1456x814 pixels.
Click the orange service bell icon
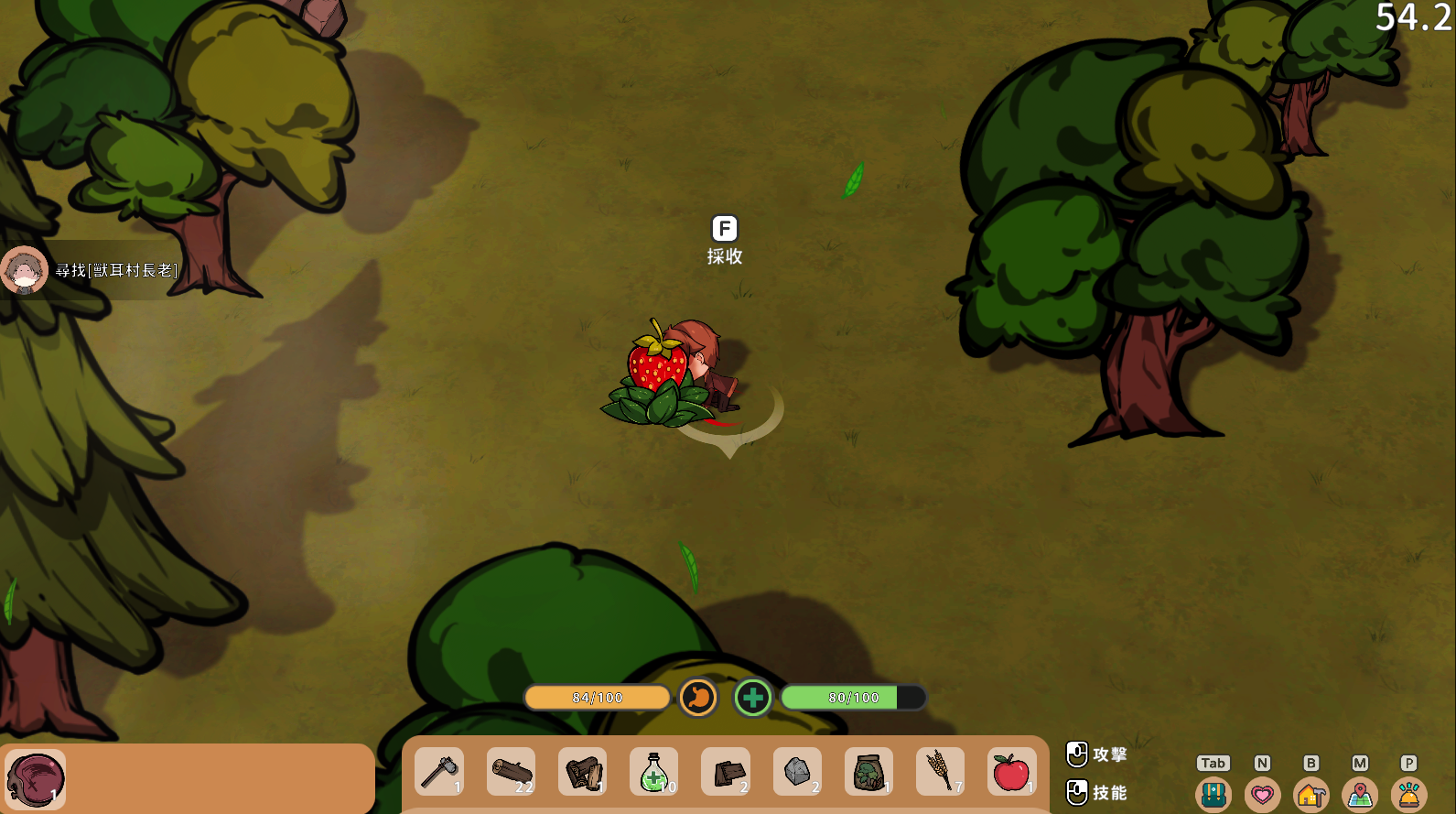coord(1408,794)
